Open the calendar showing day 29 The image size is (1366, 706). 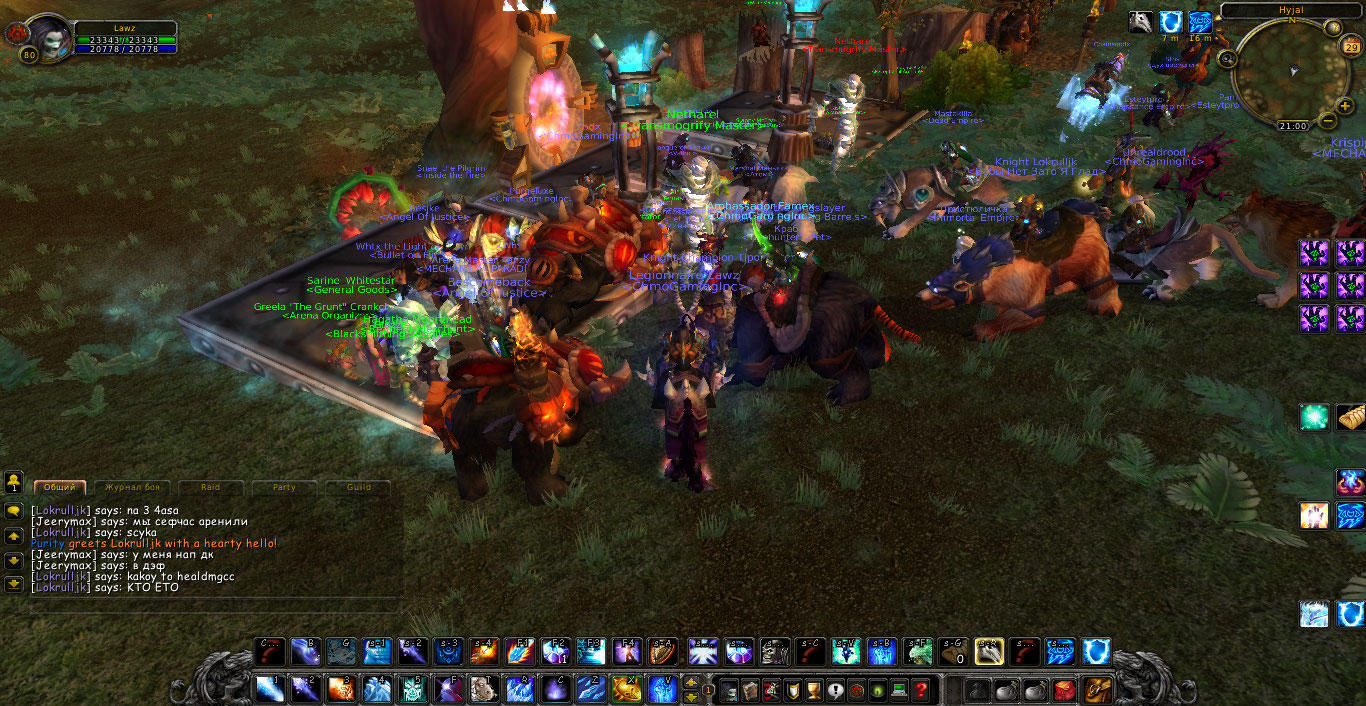1353,47
